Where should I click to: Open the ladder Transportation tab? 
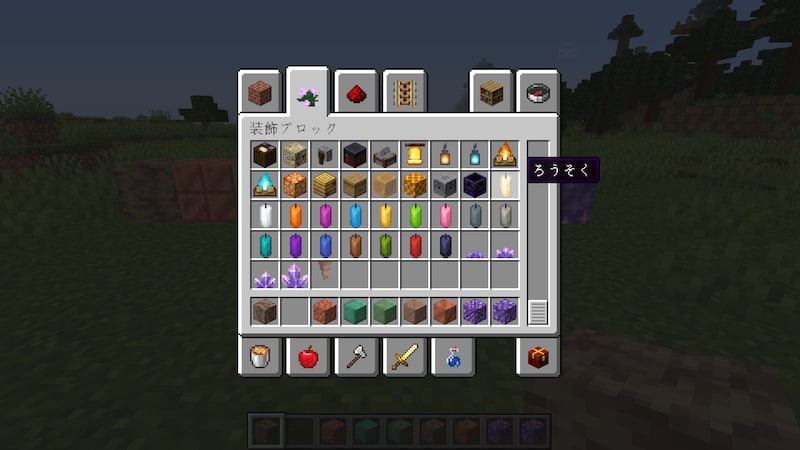pos(403,94)
